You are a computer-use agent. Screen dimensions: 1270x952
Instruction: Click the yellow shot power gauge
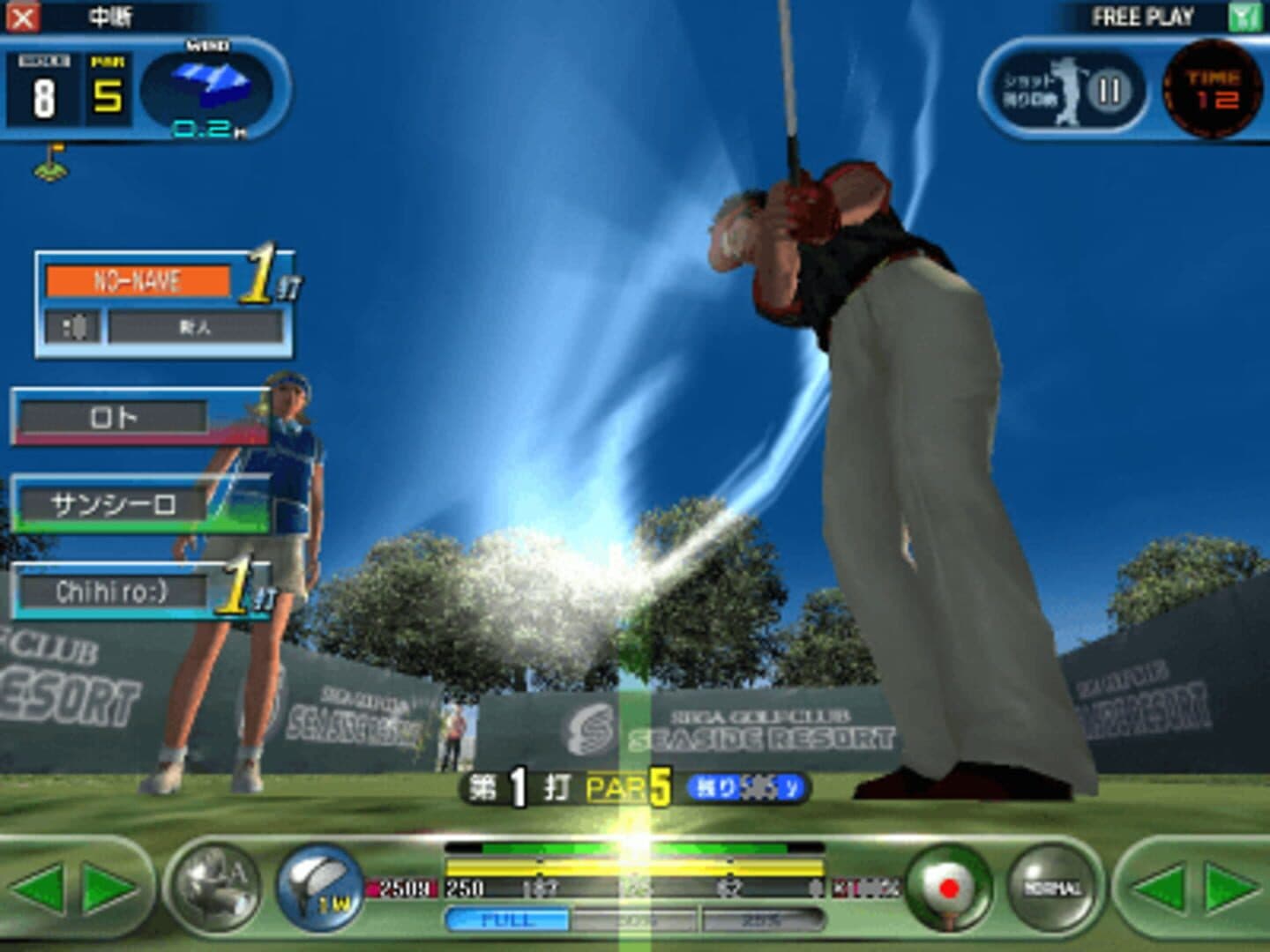coord(635,867)
